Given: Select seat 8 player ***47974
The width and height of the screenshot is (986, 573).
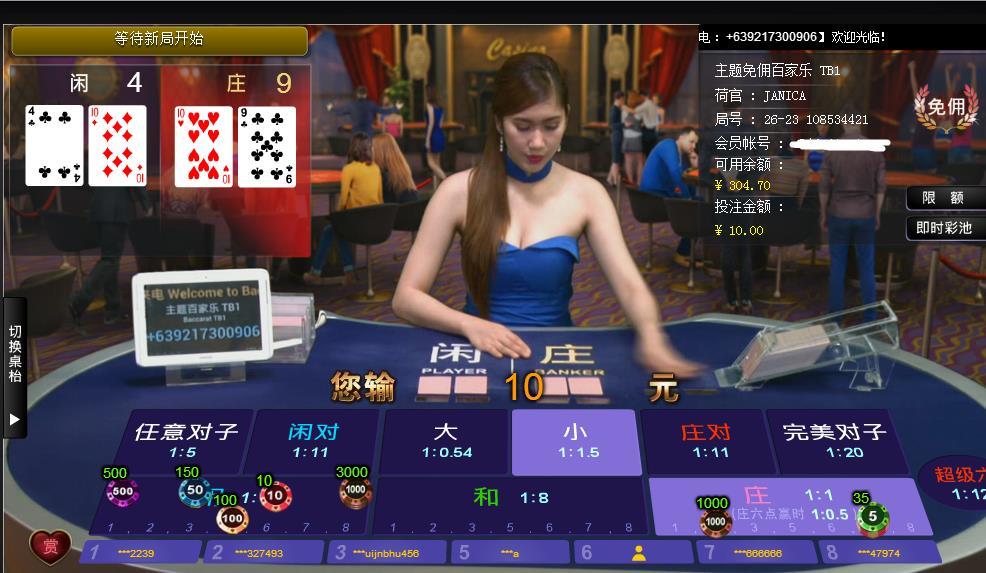Looking at the screenshot, I should tap(878, 552).
